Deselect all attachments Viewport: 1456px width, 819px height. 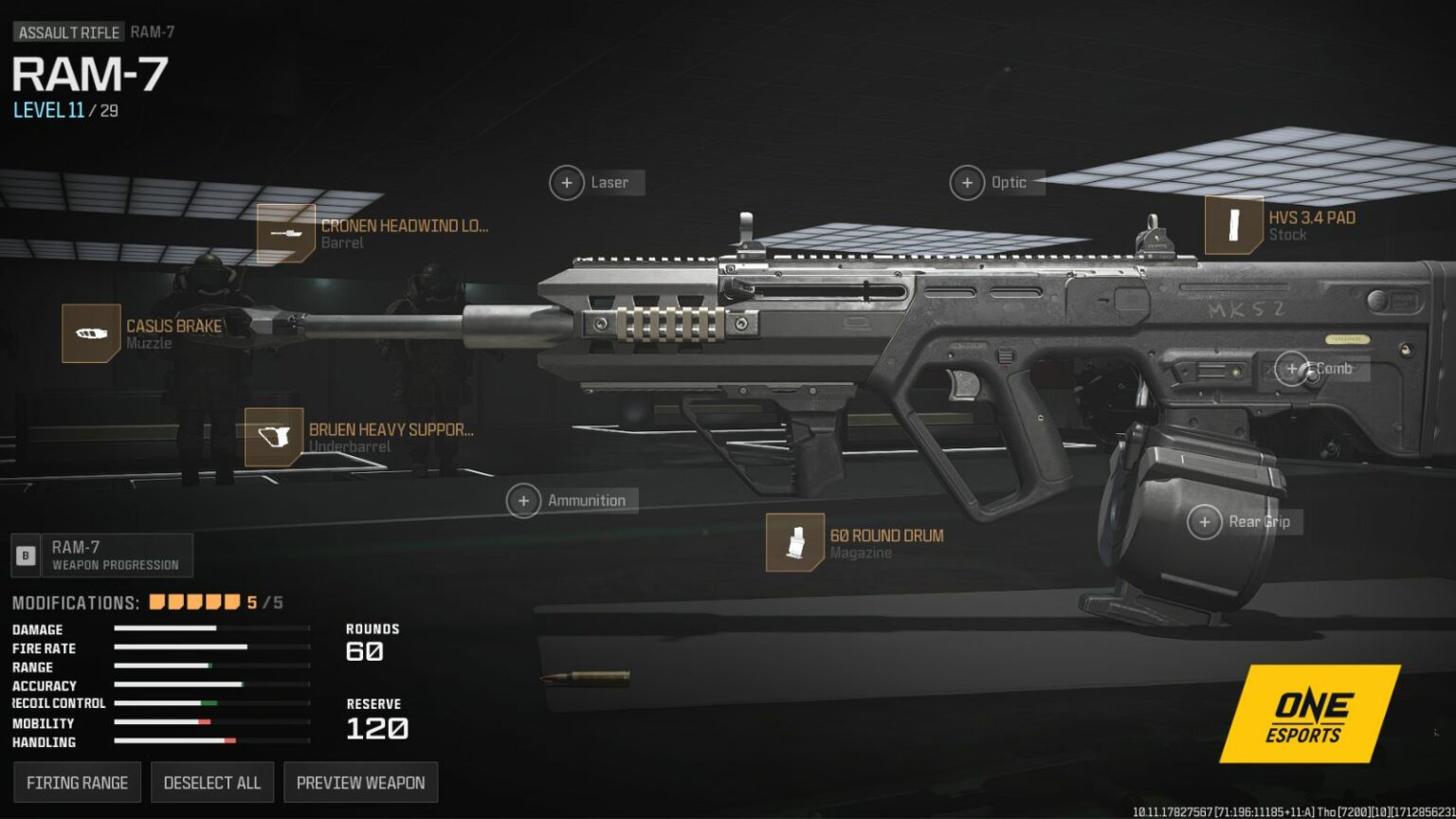point(211,783)
